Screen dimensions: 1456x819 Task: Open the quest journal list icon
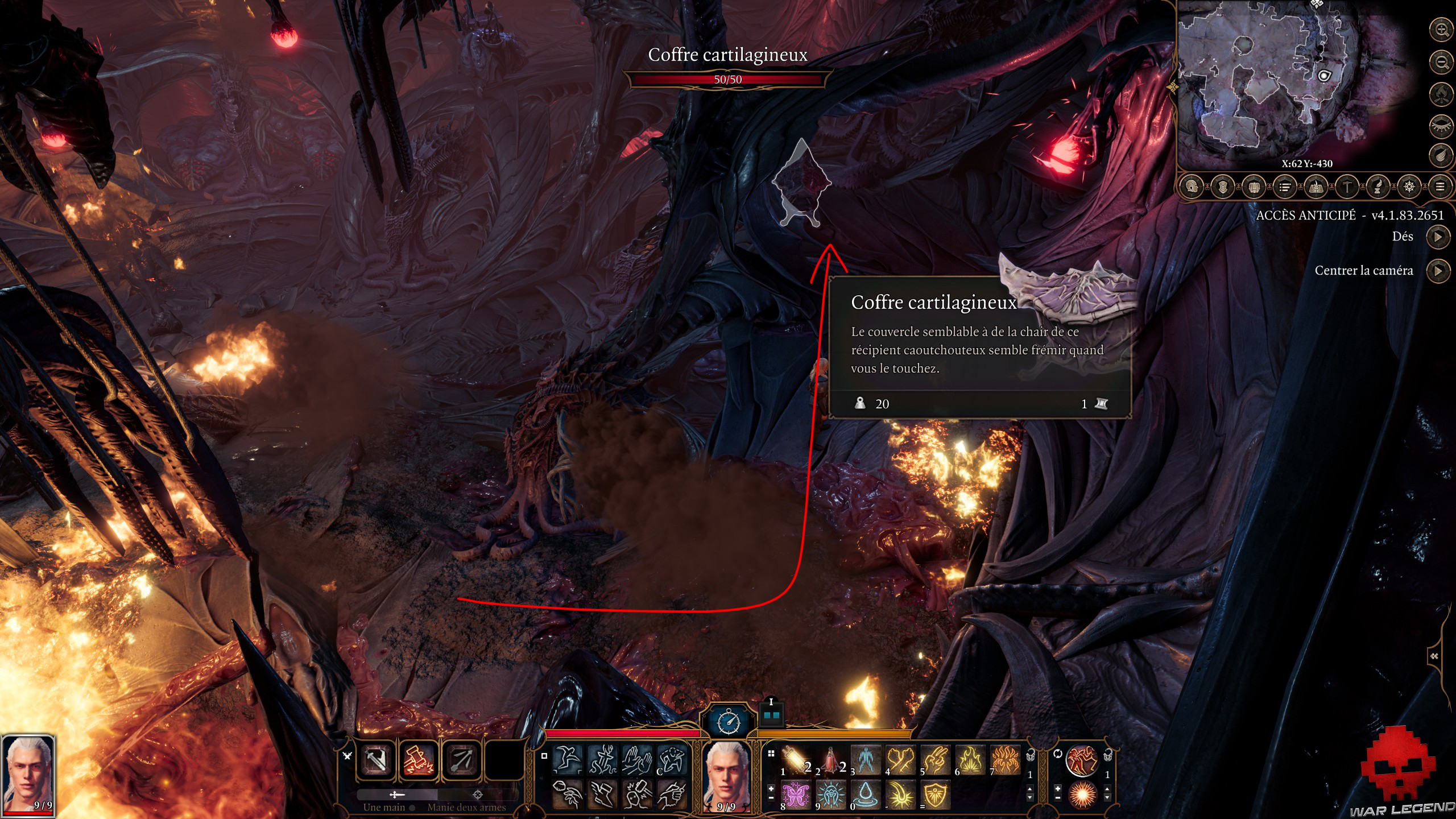(1285, 185)
